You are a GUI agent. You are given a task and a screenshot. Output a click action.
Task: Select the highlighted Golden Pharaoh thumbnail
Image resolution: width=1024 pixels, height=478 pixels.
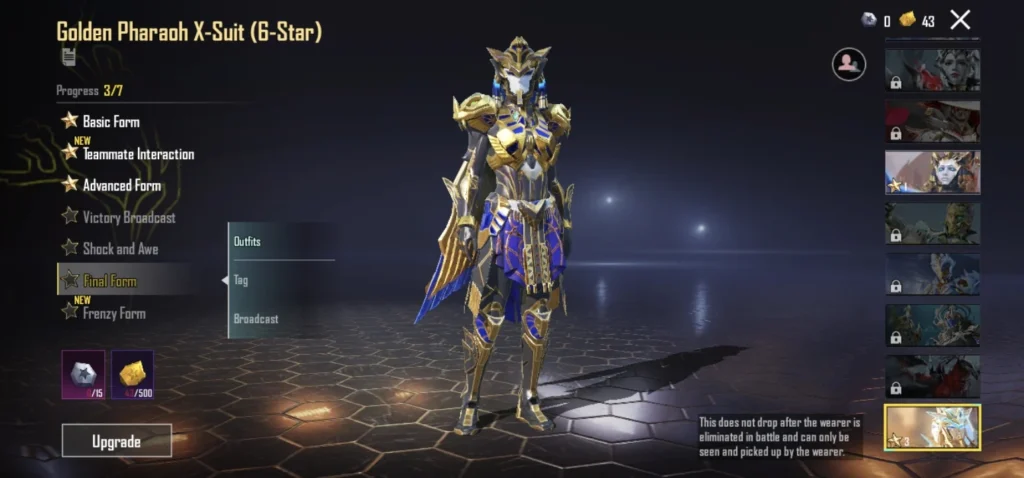932,427
